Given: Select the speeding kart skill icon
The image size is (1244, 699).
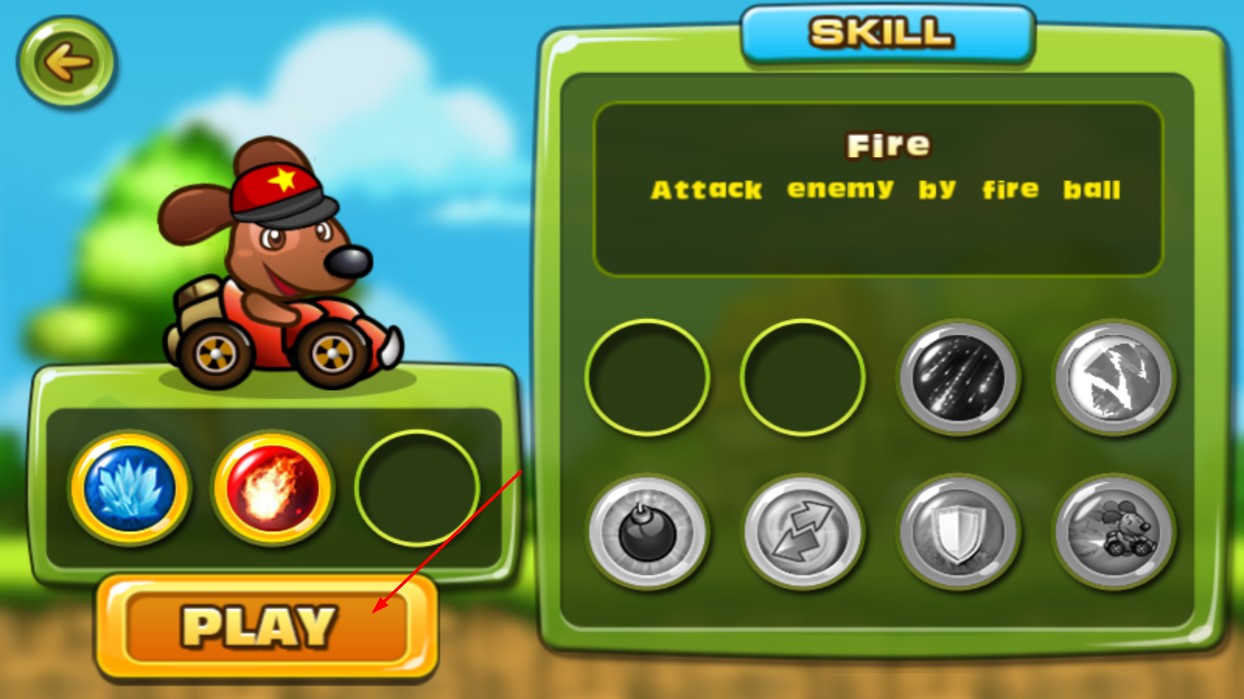Looking at the screenshot, I should pos(1113,532).
